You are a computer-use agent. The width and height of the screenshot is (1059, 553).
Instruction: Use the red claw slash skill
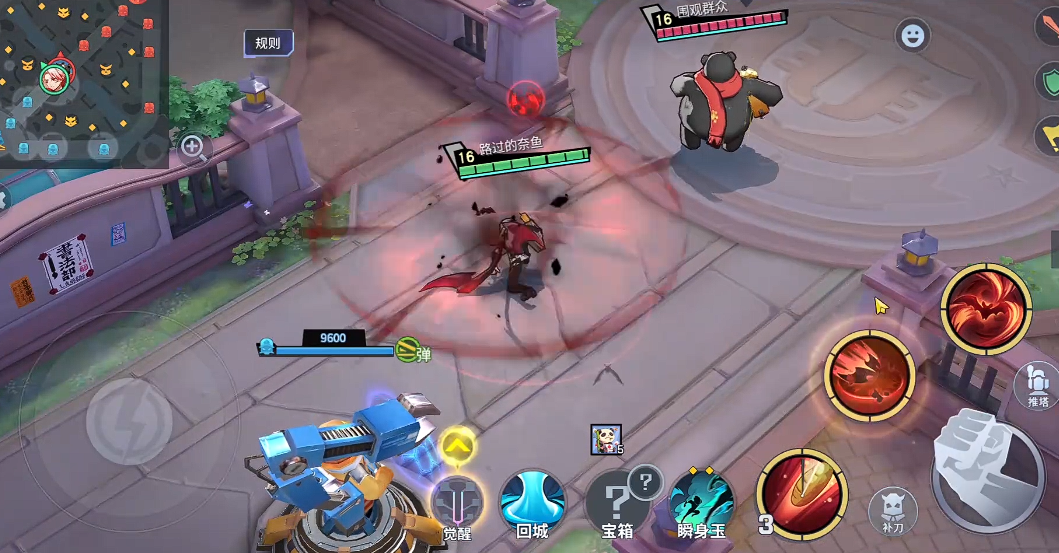pyautogui.click(x=869, y=374)
